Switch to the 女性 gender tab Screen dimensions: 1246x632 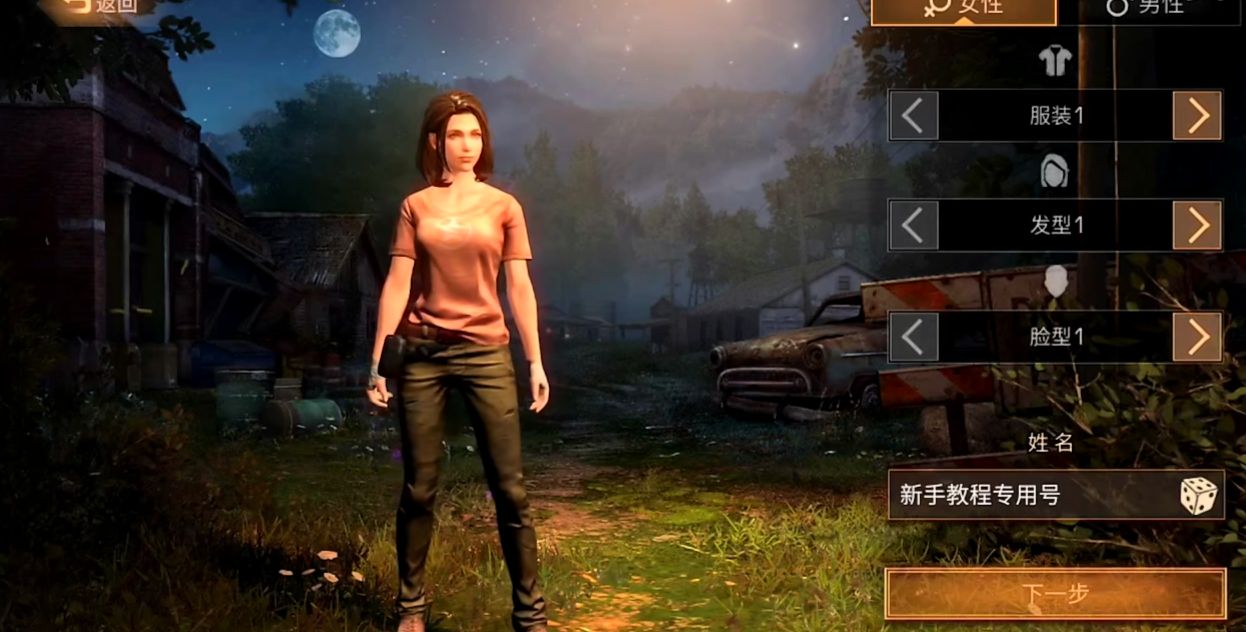[x=963, y=9]
